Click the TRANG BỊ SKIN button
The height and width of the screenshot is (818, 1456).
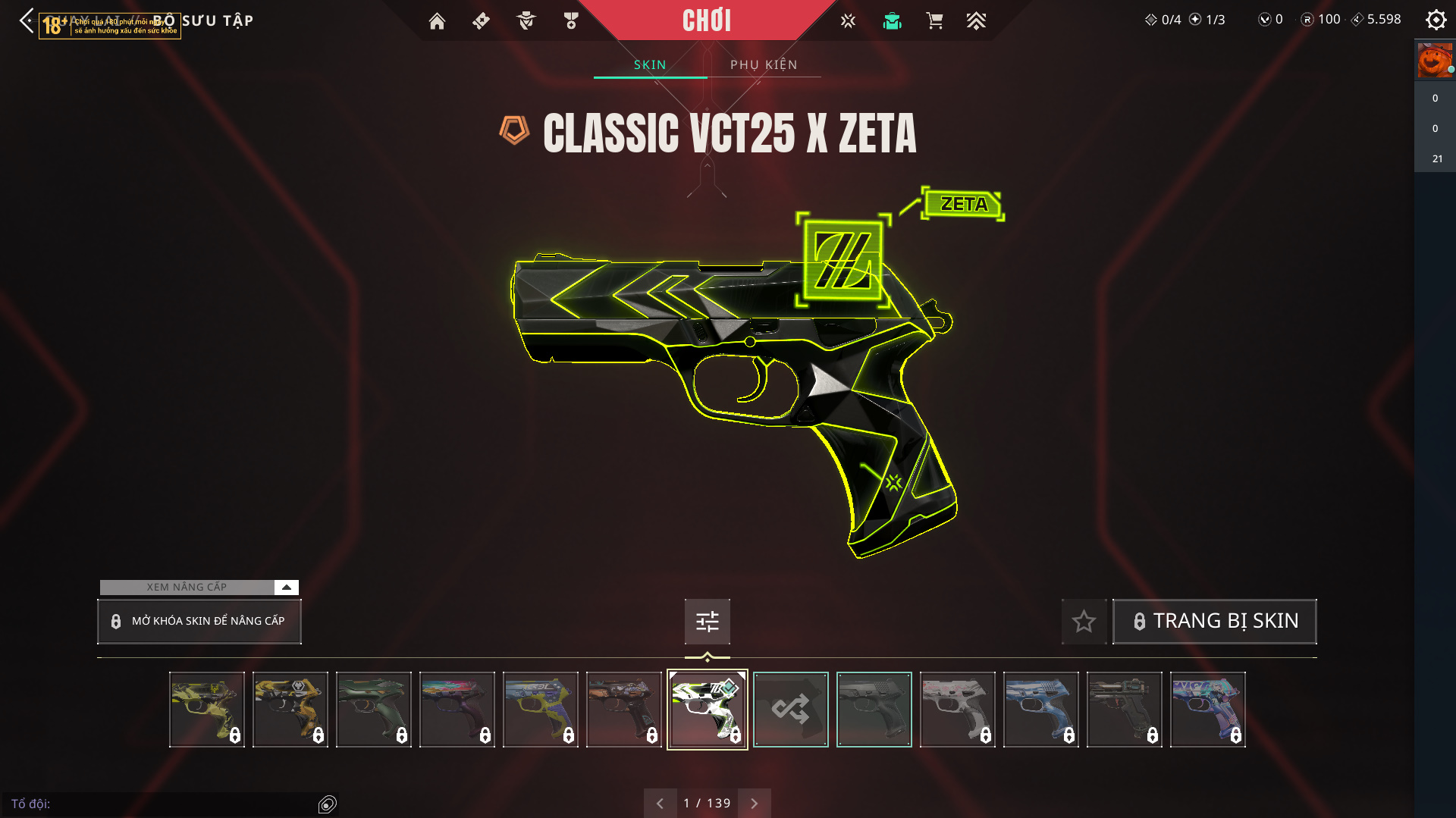pyautogui.click(x=1214, y=622)
